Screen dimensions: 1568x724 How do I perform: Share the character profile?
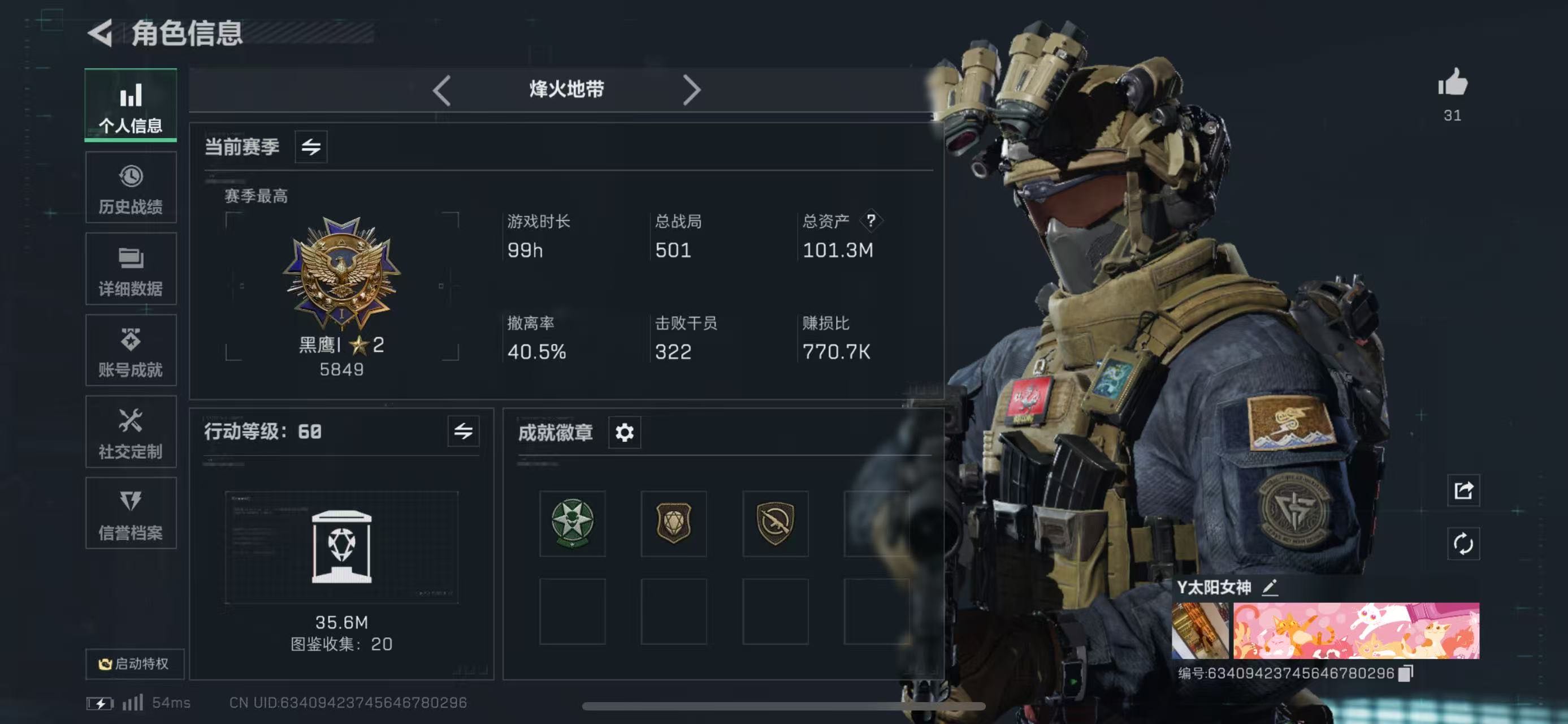pos(1463,490)
